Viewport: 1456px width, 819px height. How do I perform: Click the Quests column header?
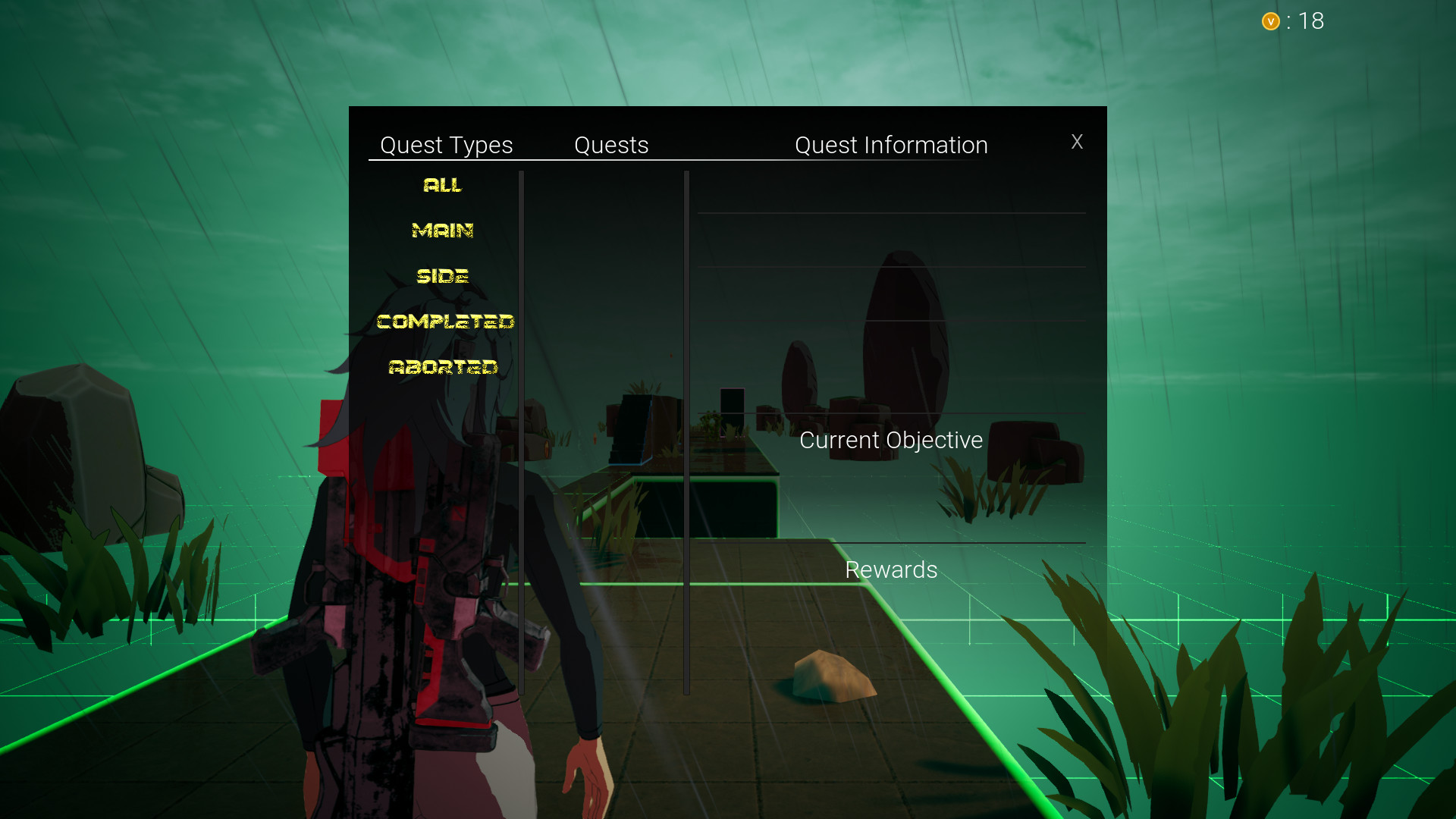(611, 145)
